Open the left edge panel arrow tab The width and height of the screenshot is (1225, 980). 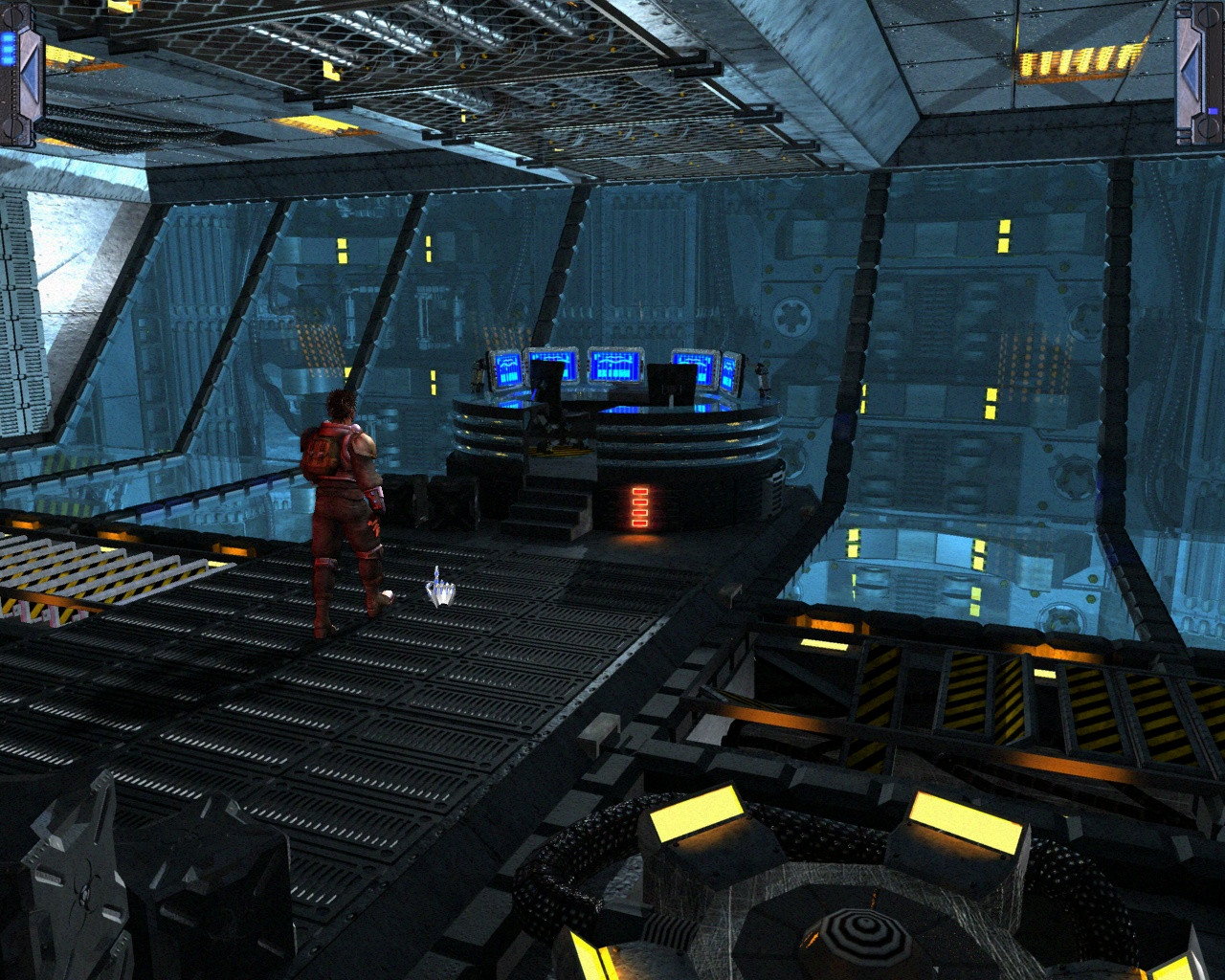(x=25, y=74)
